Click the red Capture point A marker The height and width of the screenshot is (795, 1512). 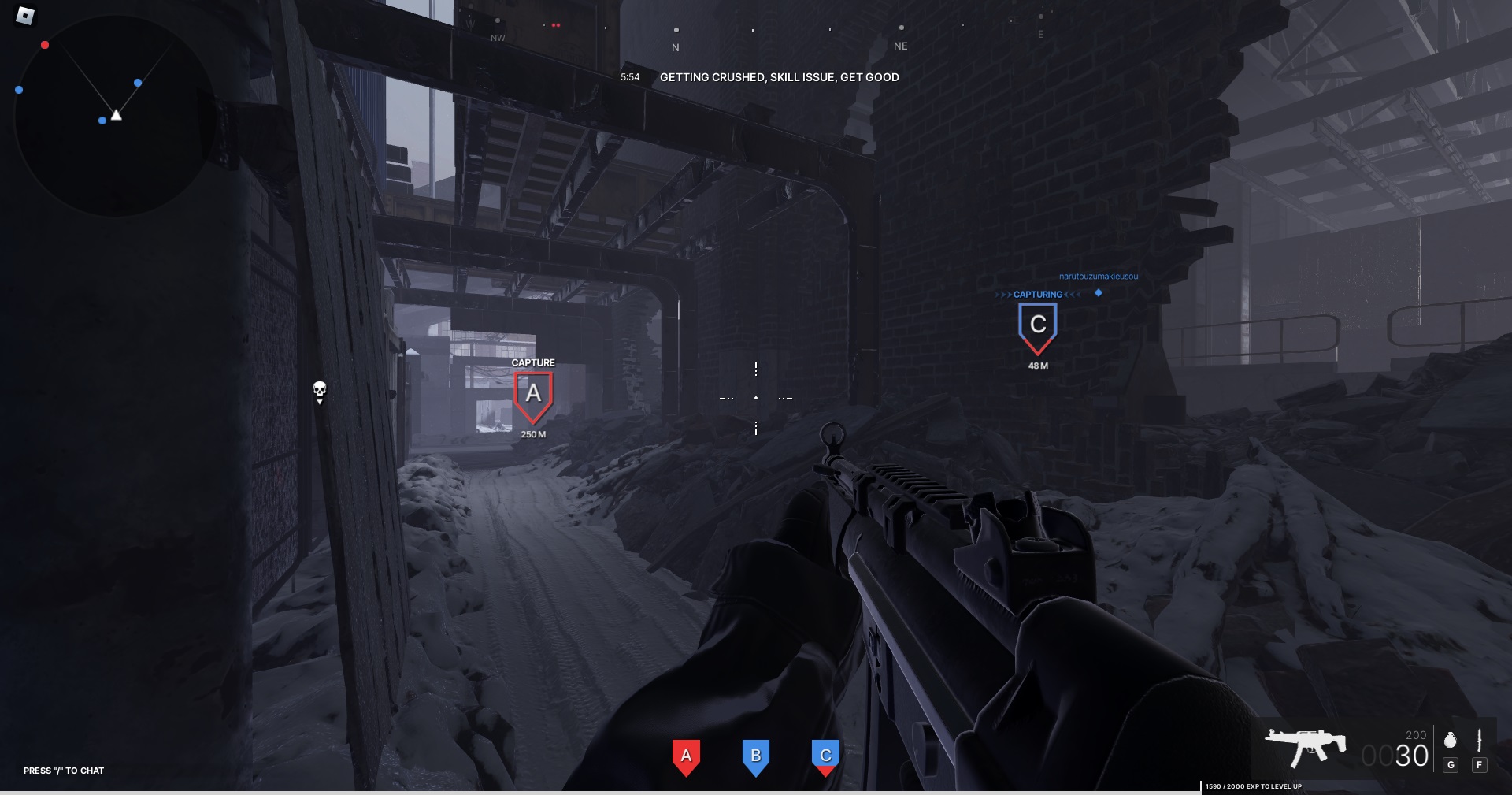[533, 395]
